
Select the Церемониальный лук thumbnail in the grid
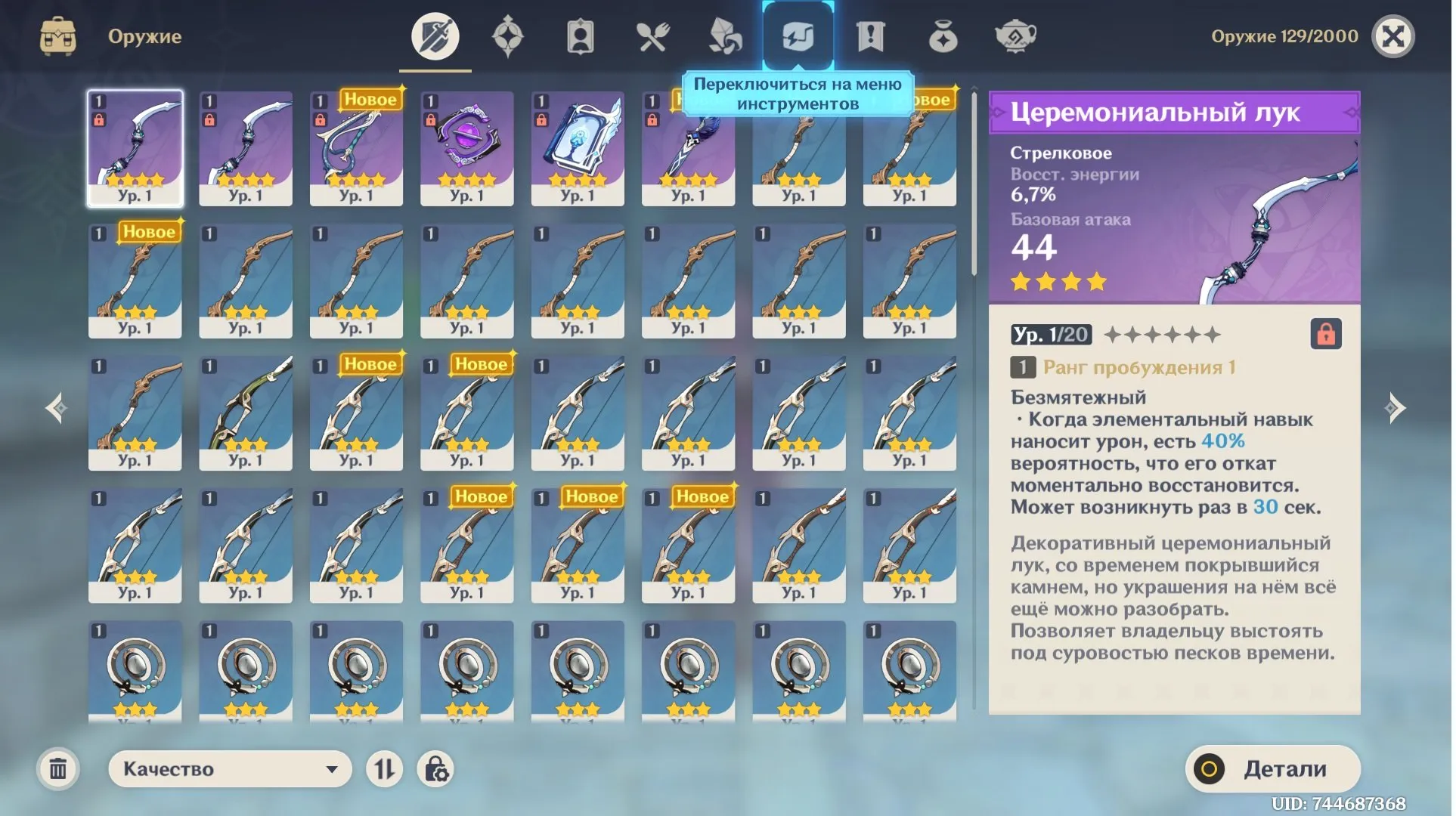coord(135,147)
